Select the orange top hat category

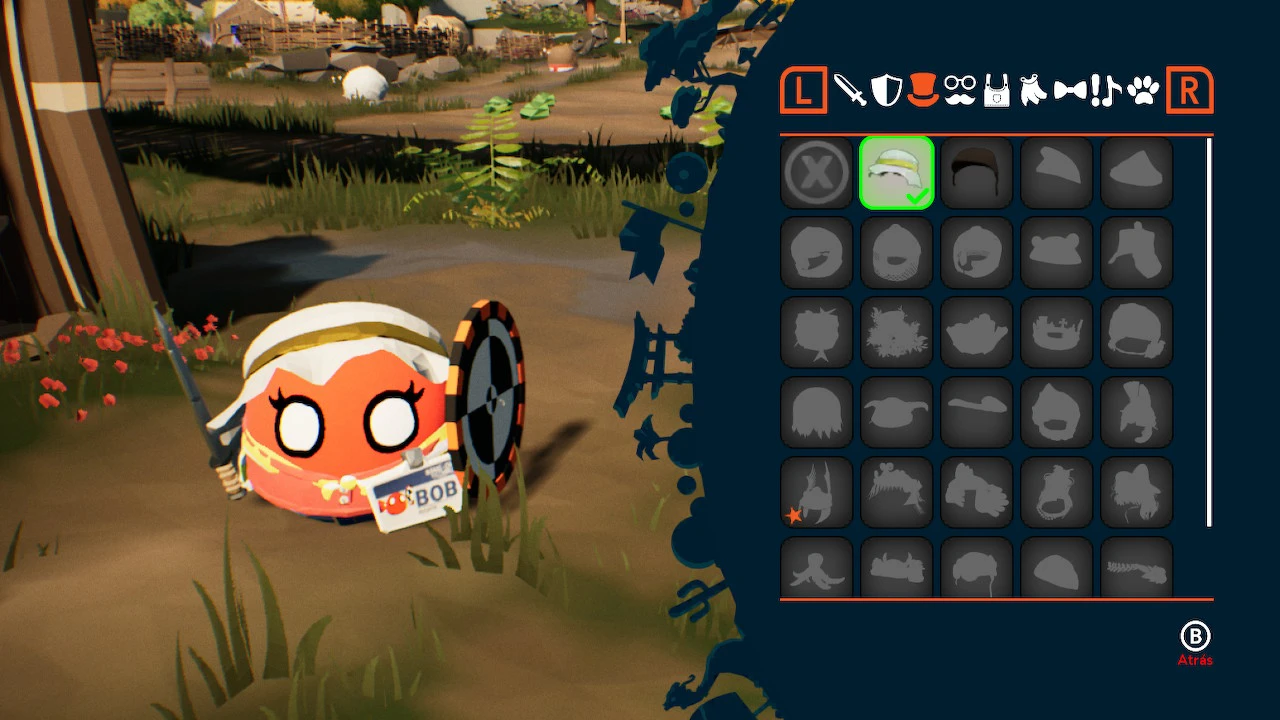click(x=922, y=90)
